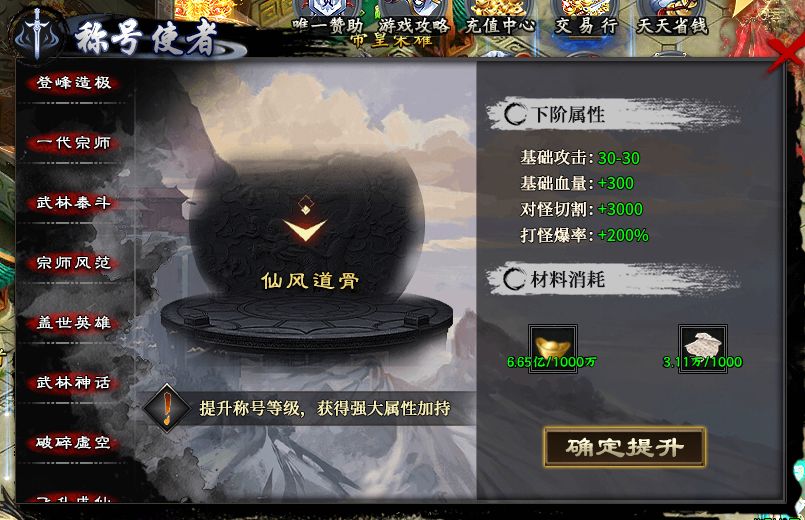The height and width of the screenshot is (520, 805).
Task: Select the 登峰造极 title tab
Action: tap(73, 83)
